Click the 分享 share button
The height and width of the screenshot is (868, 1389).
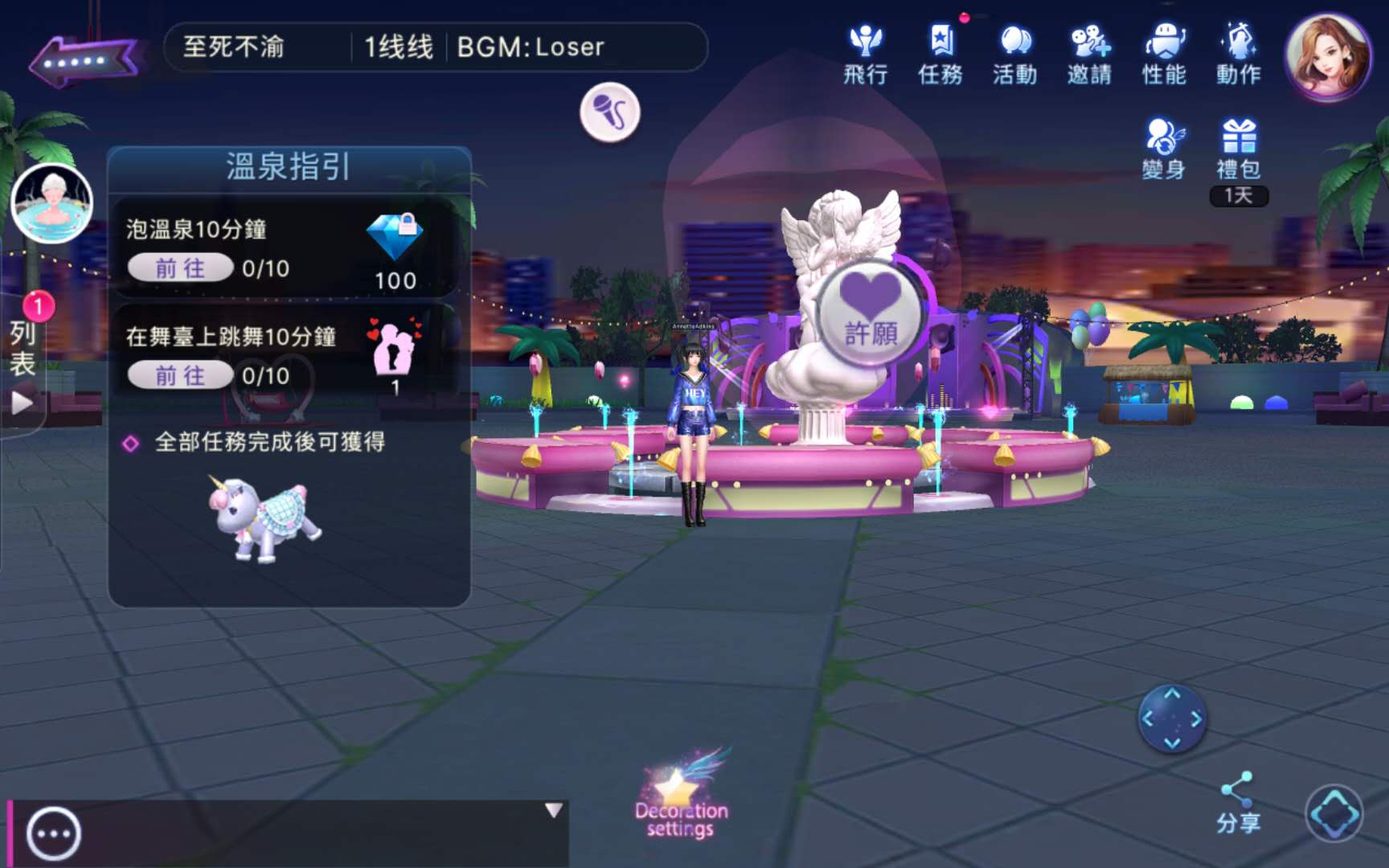click(1238, 802)
